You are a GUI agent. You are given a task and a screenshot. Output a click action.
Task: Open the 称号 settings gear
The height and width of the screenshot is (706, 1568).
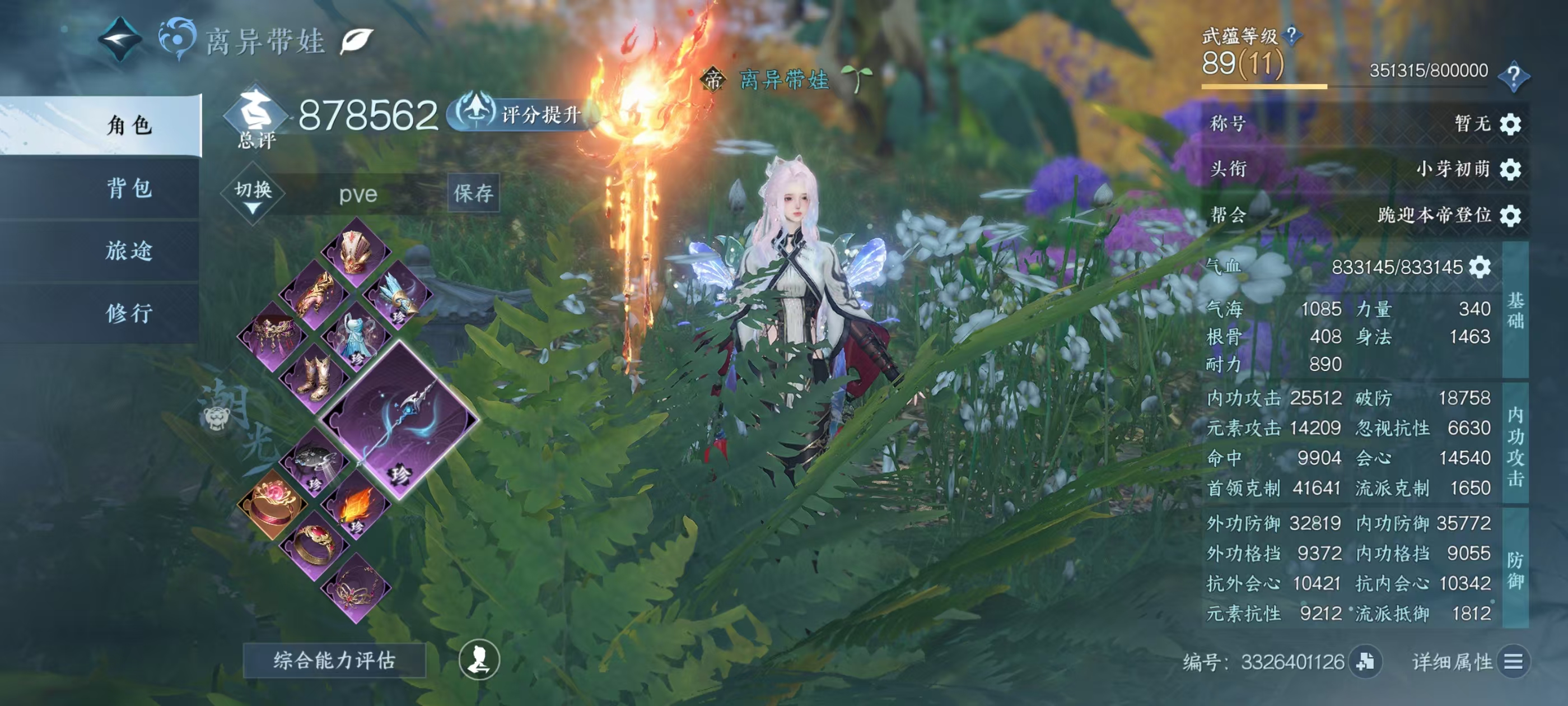tap(1510, 124)
